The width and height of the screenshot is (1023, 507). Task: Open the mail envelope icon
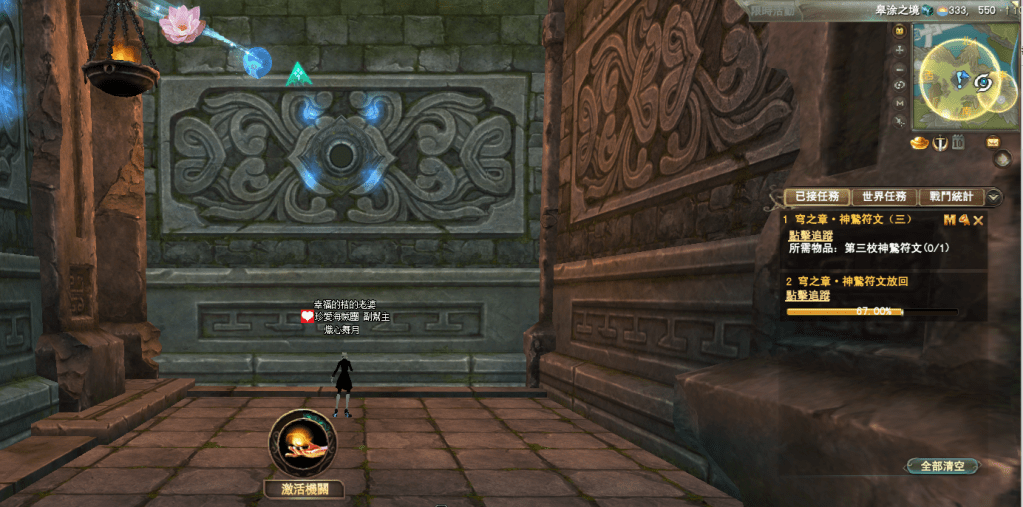[993, 142]
